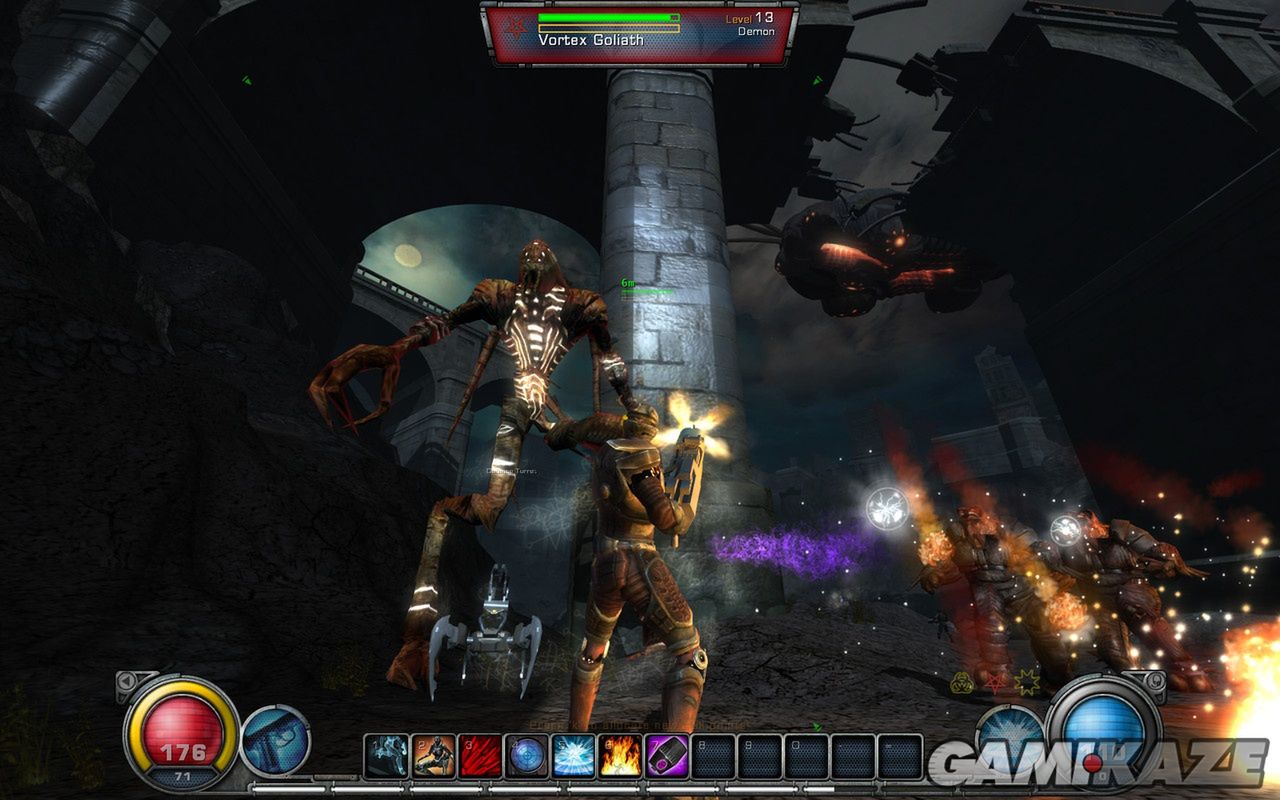Select the Vortex Goliath target frame
The width and height of the screenshot is (1280, 800).
click(x=640, y=33)
